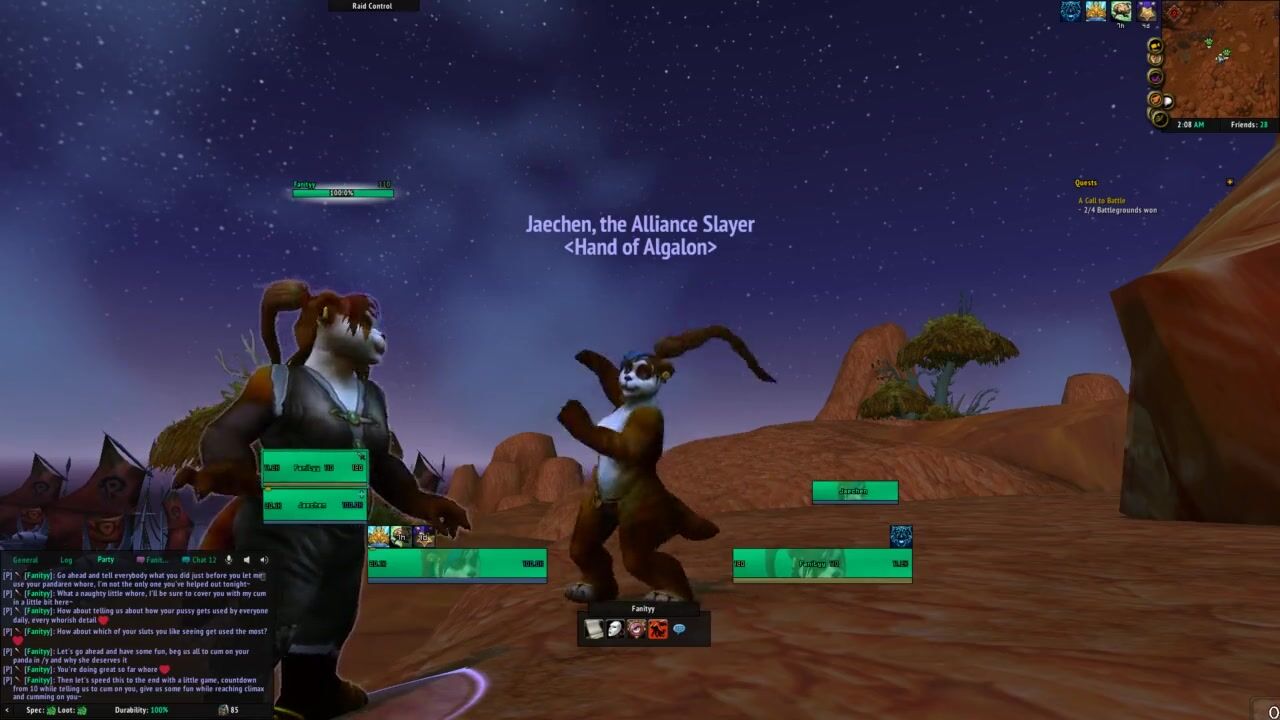The width and height of the screenshot is (1280, 720).
Task: Open the Friends list counter
Action: 1249,125
